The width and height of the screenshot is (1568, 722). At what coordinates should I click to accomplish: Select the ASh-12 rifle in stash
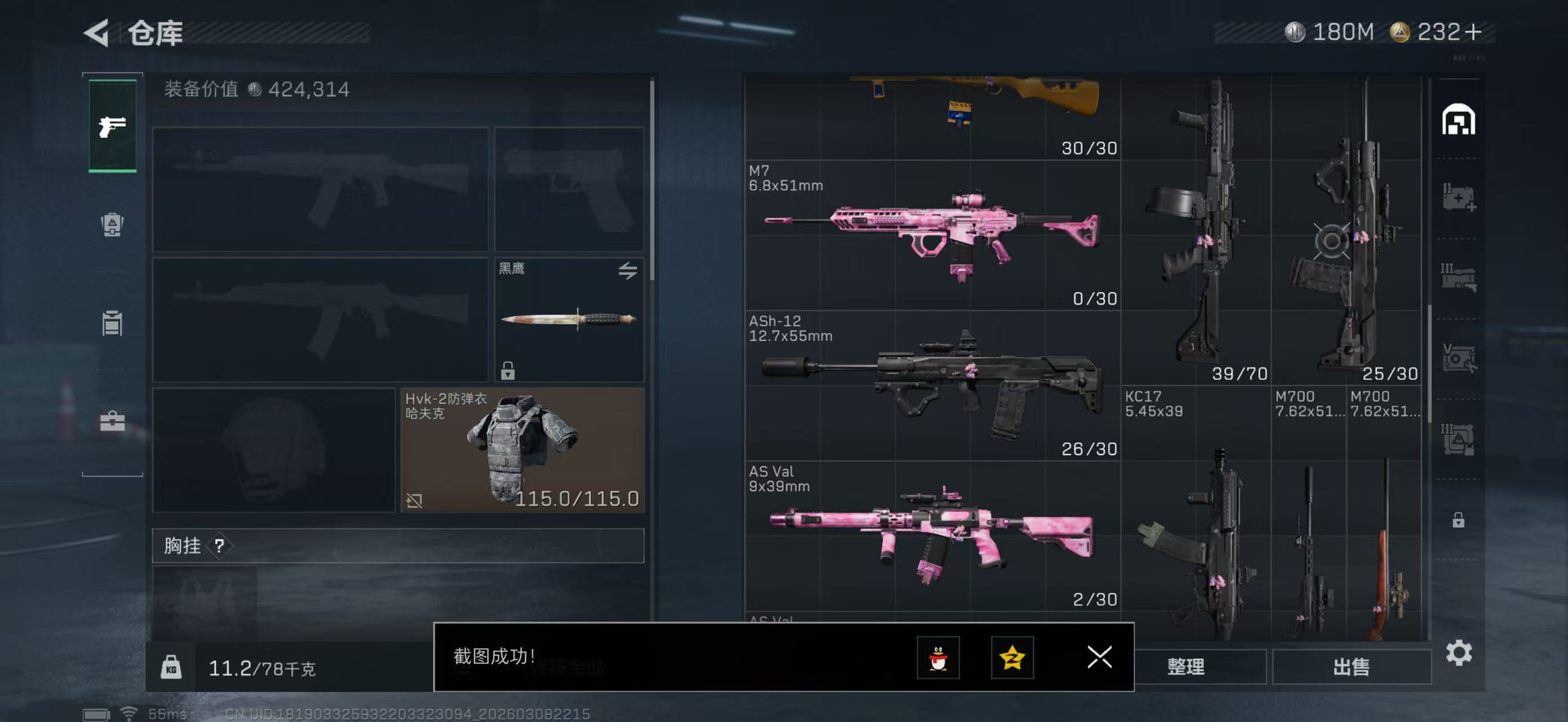click(931, 385)
